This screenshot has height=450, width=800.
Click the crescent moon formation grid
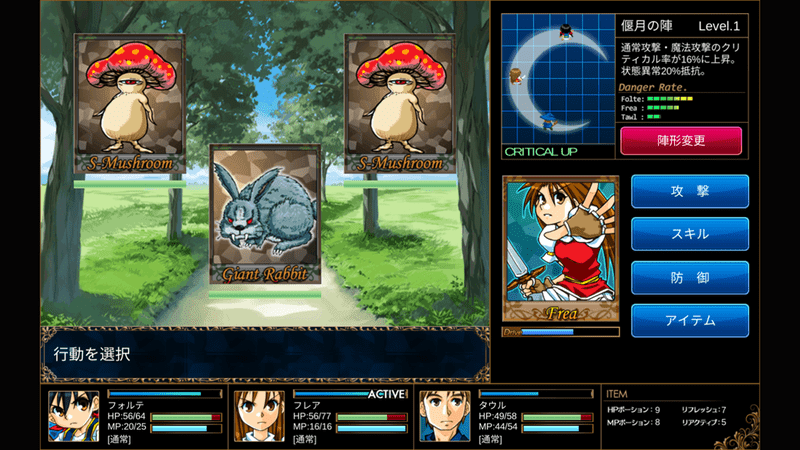tap(556, 78)
